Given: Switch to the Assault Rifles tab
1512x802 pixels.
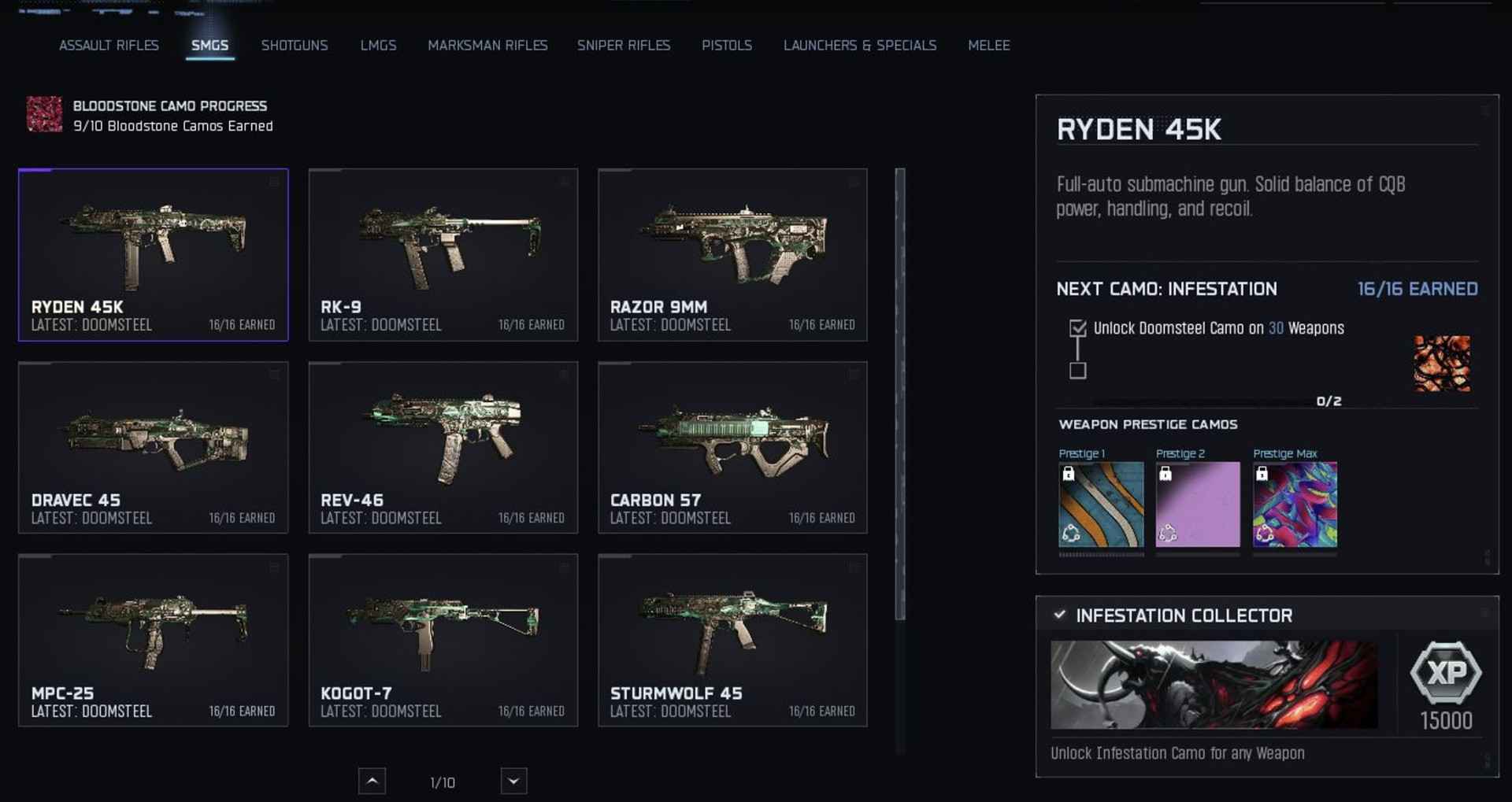Looking at the screenshot, I should click(109, 46).
